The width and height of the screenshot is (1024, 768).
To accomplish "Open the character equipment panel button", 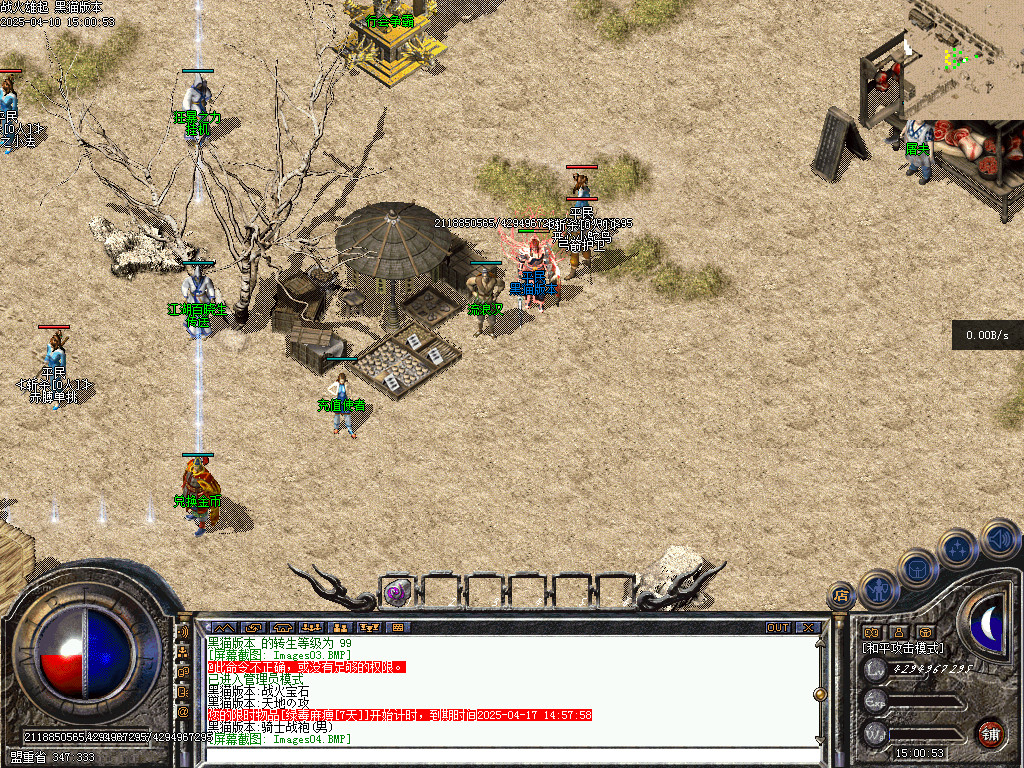I will (879, 589).
